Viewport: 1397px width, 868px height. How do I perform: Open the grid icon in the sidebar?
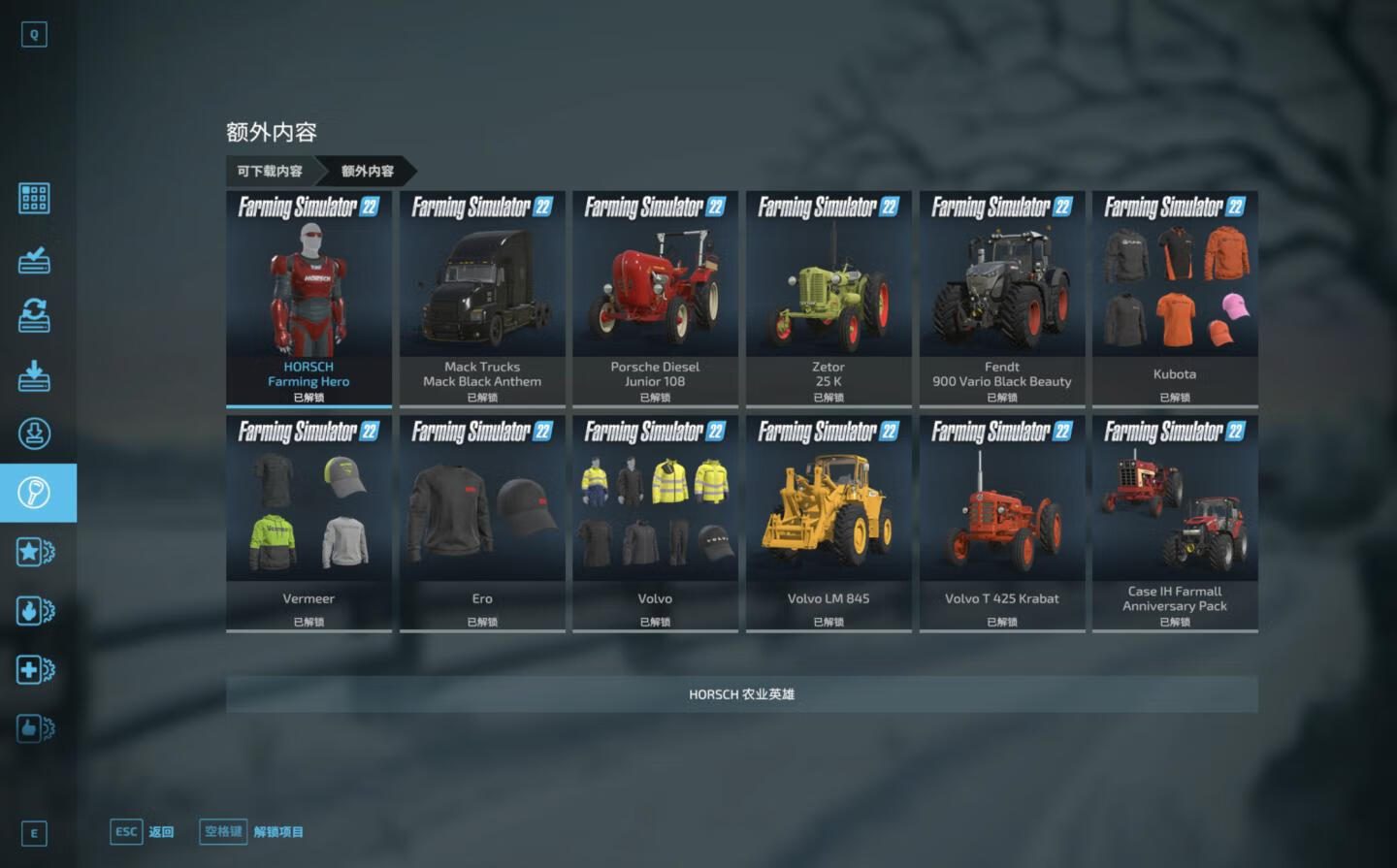click(x=34, y=199)
